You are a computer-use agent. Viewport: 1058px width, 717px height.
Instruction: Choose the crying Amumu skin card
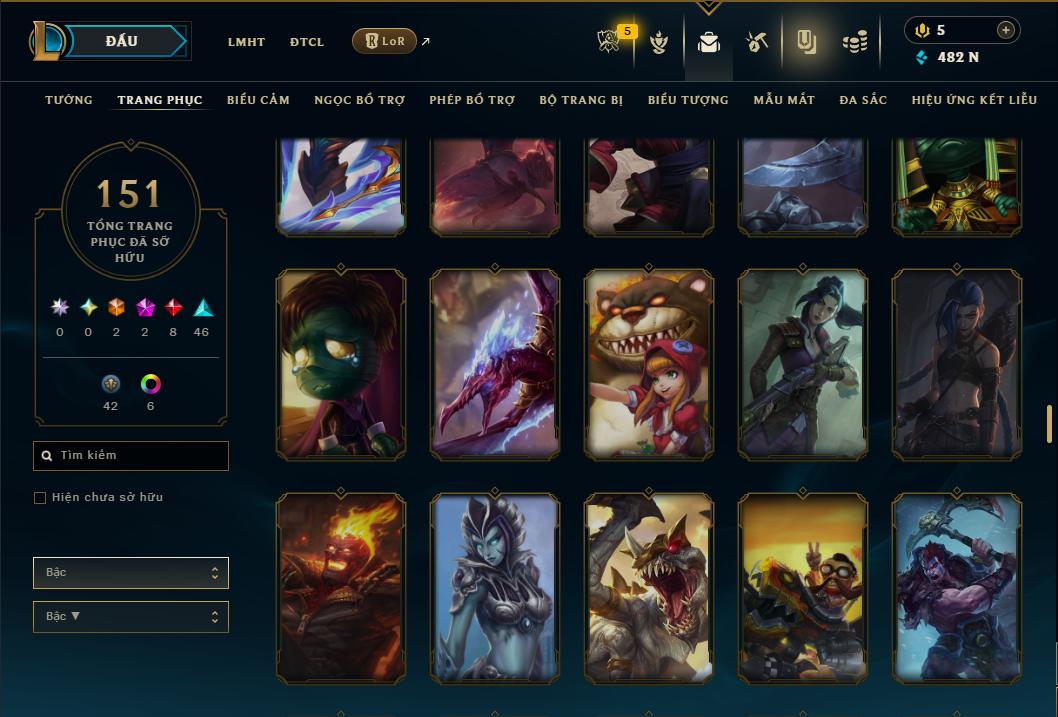341,365
